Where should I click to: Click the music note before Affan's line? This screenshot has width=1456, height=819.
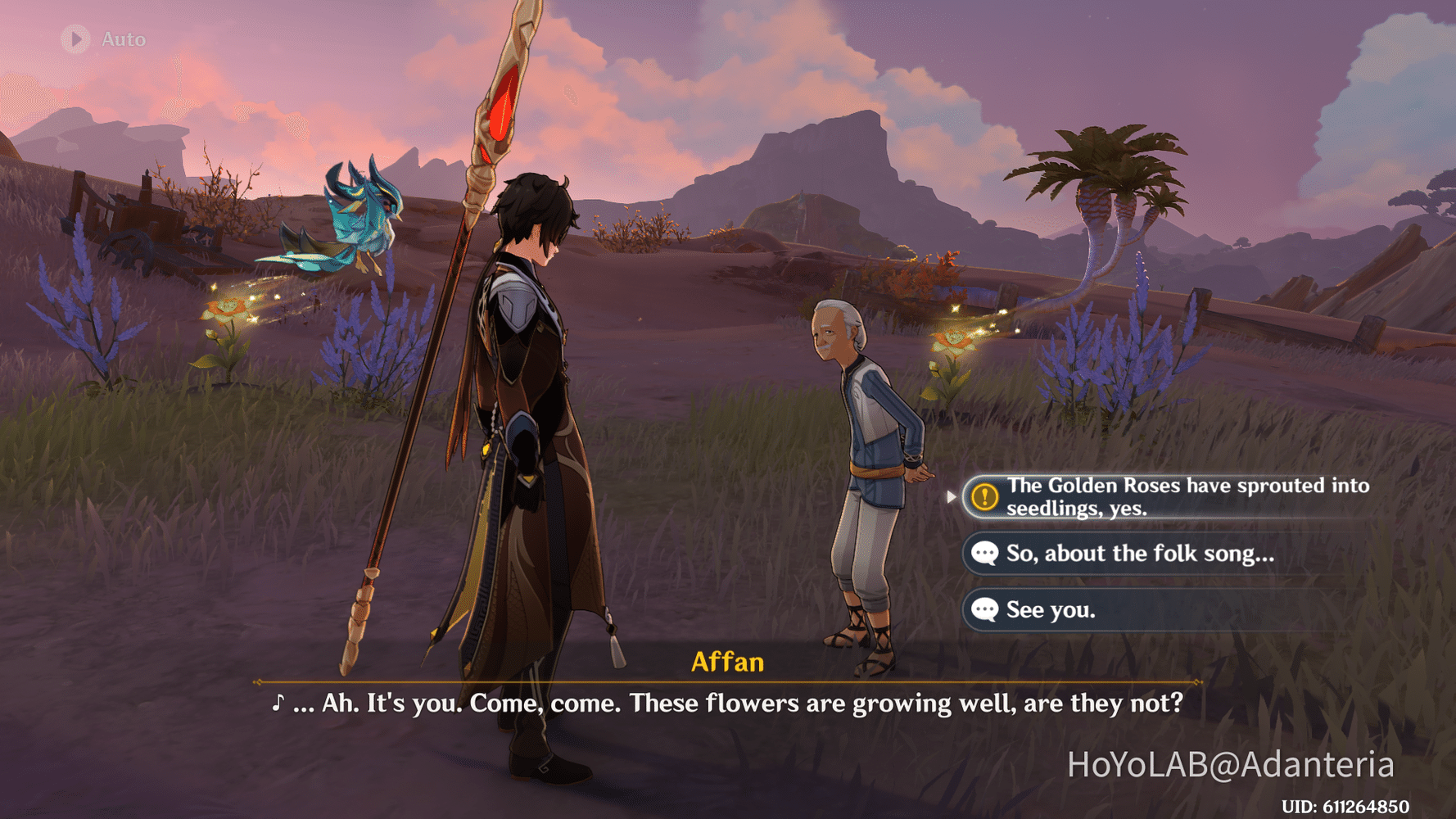pyautogui.click(x=278, y=703)
